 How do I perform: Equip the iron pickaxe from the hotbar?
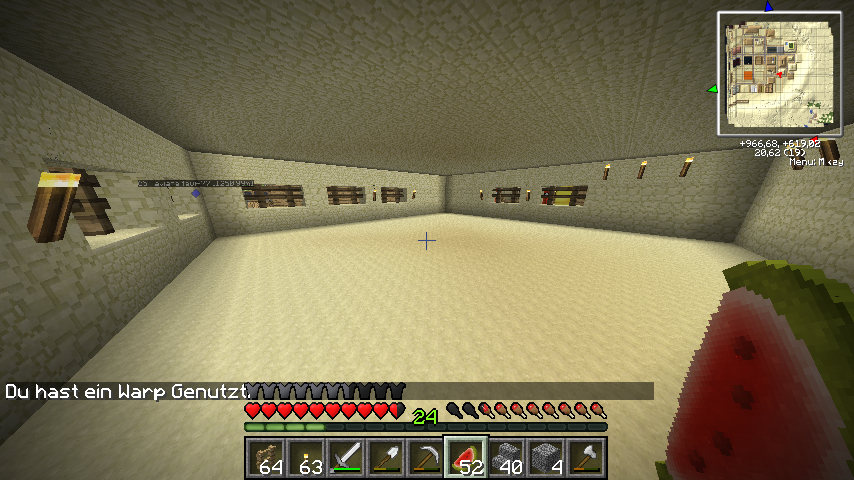pos(426,457)
